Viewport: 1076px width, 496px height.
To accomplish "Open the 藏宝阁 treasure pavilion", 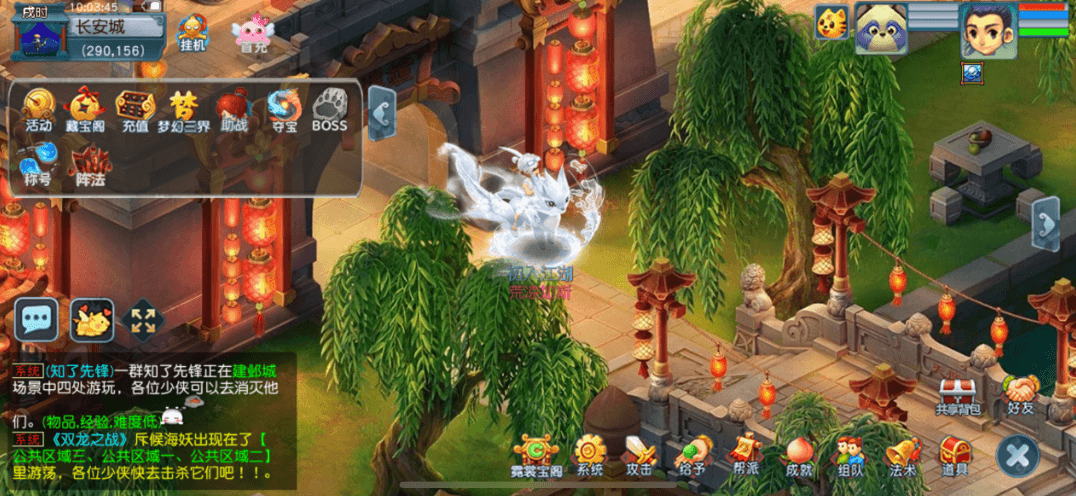I will [x=86, y=109].
